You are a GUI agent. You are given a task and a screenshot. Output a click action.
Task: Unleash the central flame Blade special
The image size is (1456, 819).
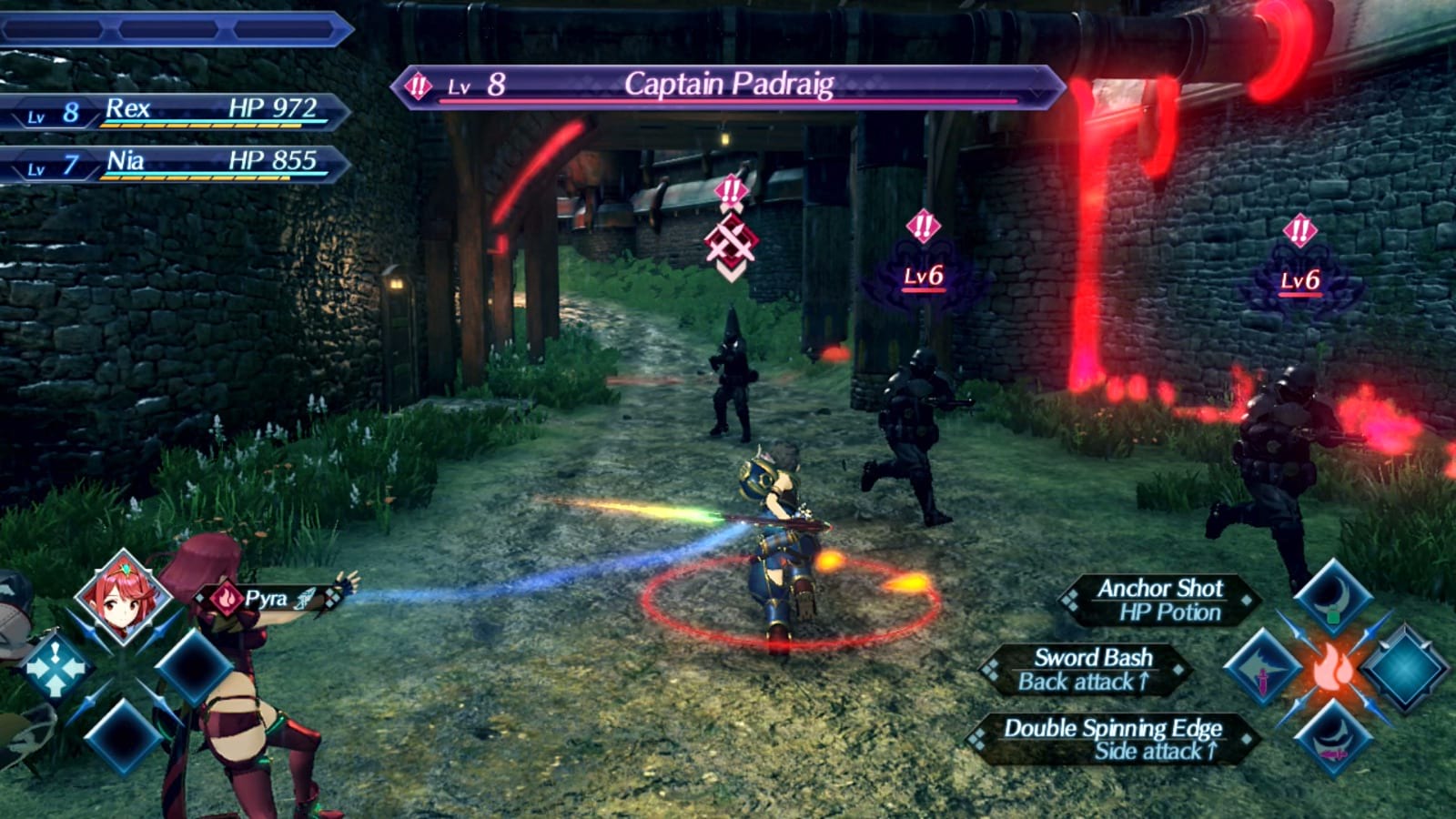(1333, 669)
